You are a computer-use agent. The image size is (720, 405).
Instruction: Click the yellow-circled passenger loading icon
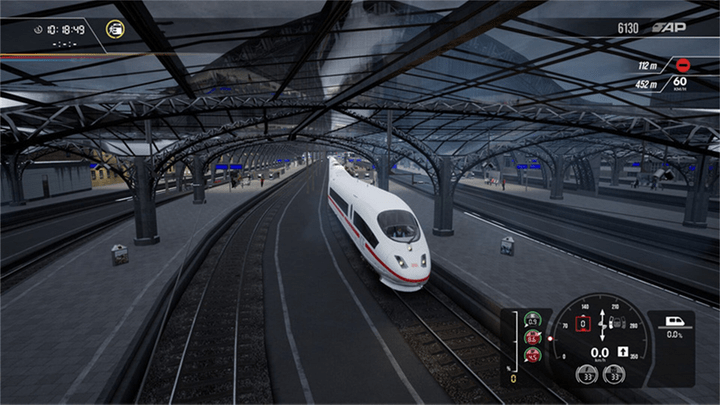click(x=116, y=29)
